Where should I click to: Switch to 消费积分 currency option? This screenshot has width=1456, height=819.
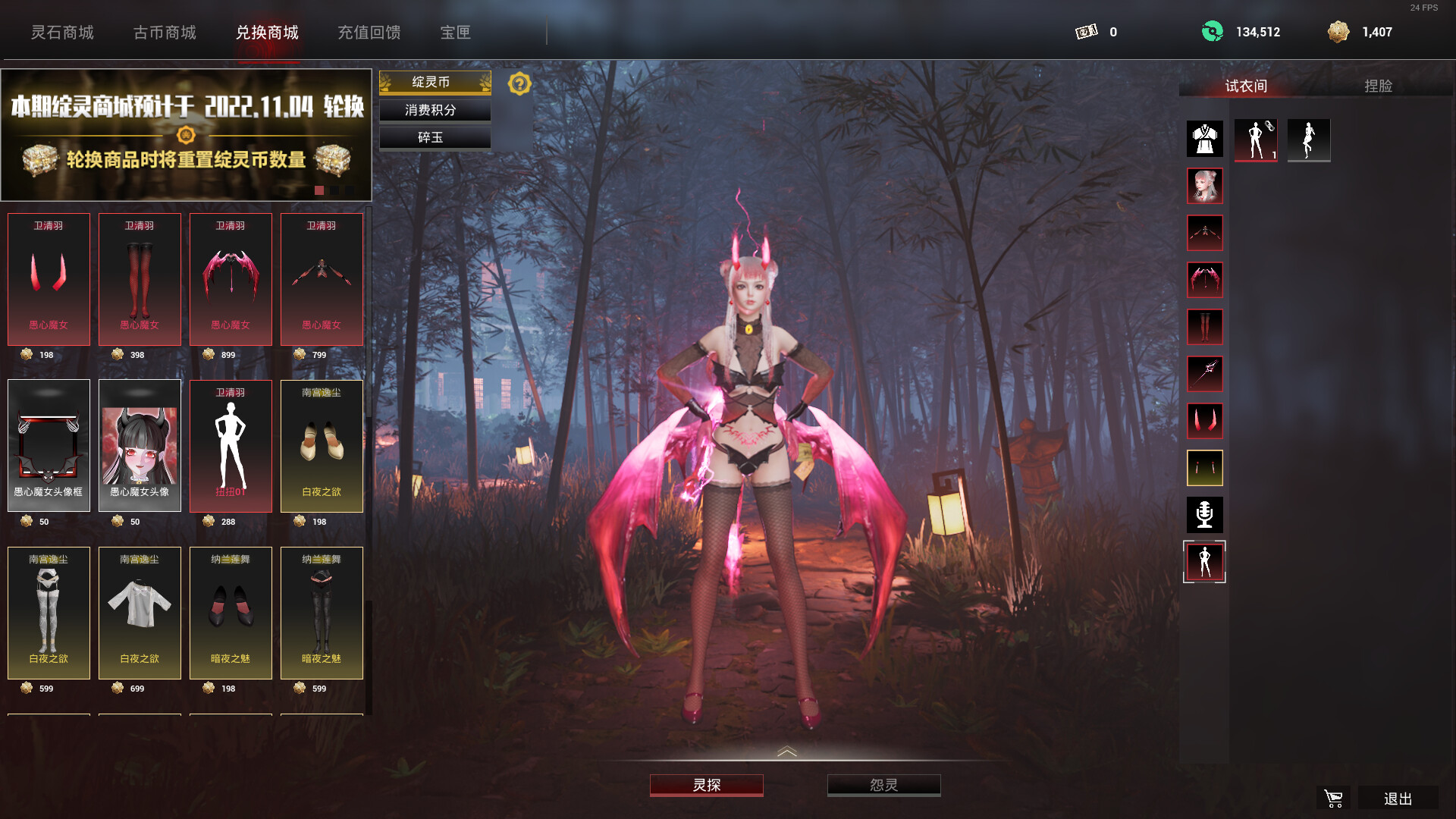tap(435, 110)
